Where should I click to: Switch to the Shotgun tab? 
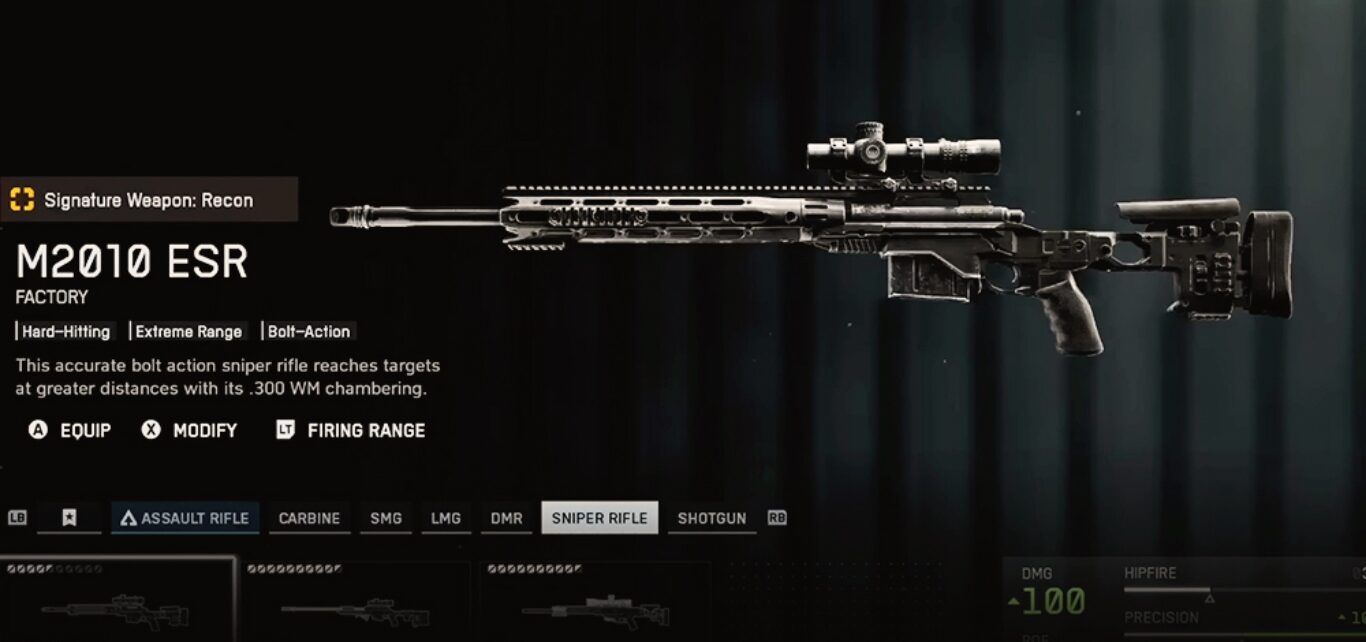711,518
